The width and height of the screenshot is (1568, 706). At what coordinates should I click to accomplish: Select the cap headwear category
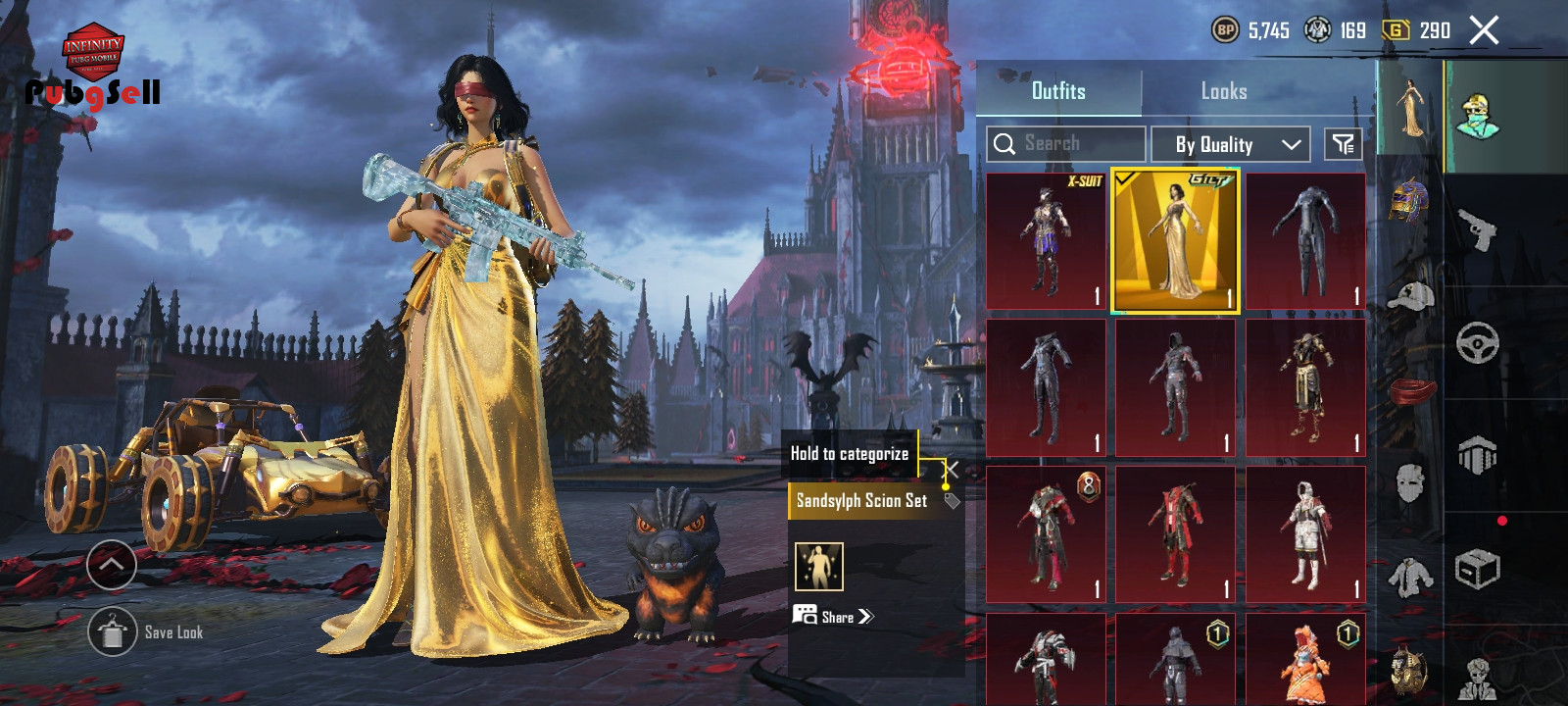tap(1409, 296)
